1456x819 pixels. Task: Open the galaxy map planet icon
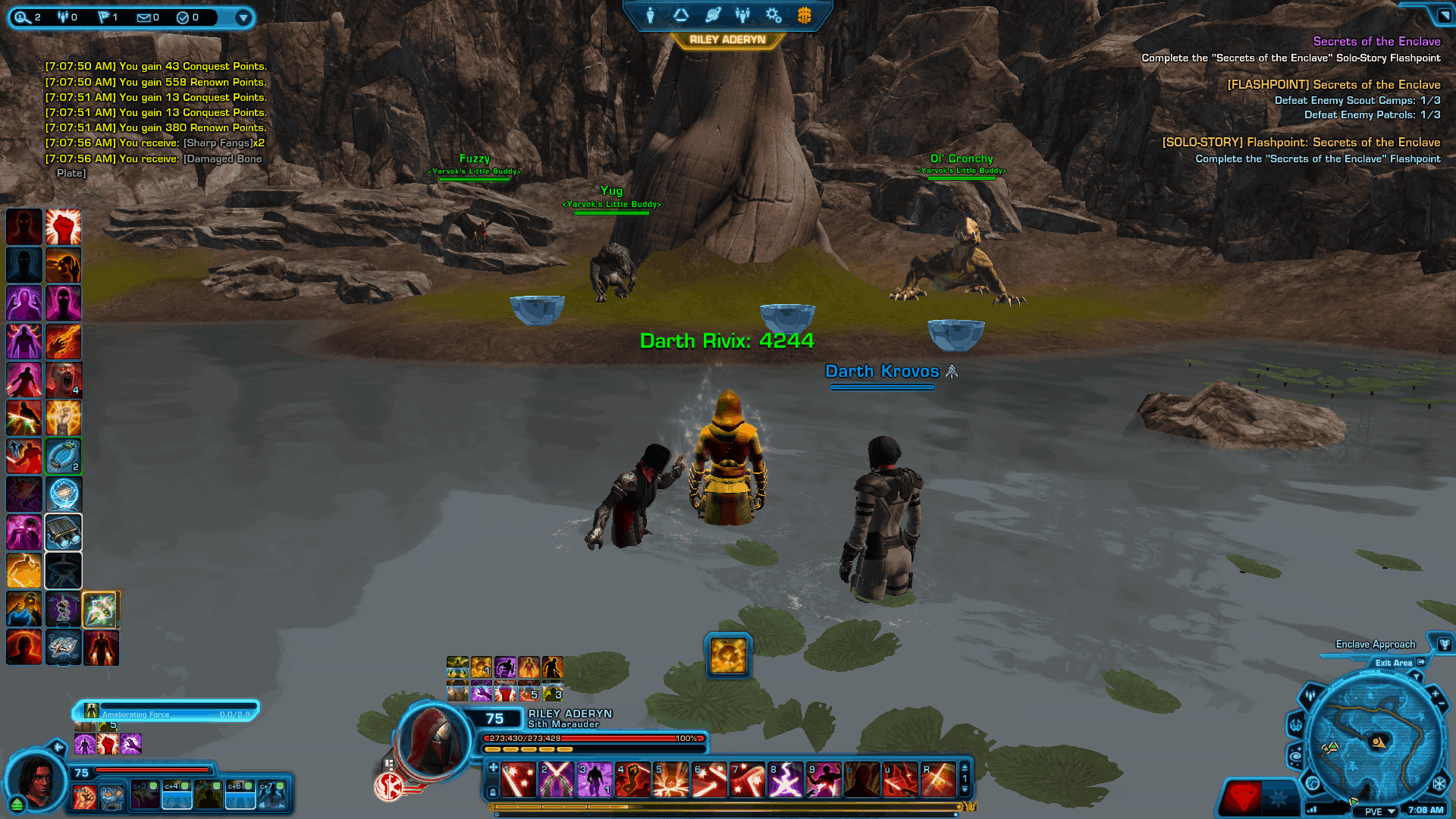pyautogui.click(x=714, y=14)
